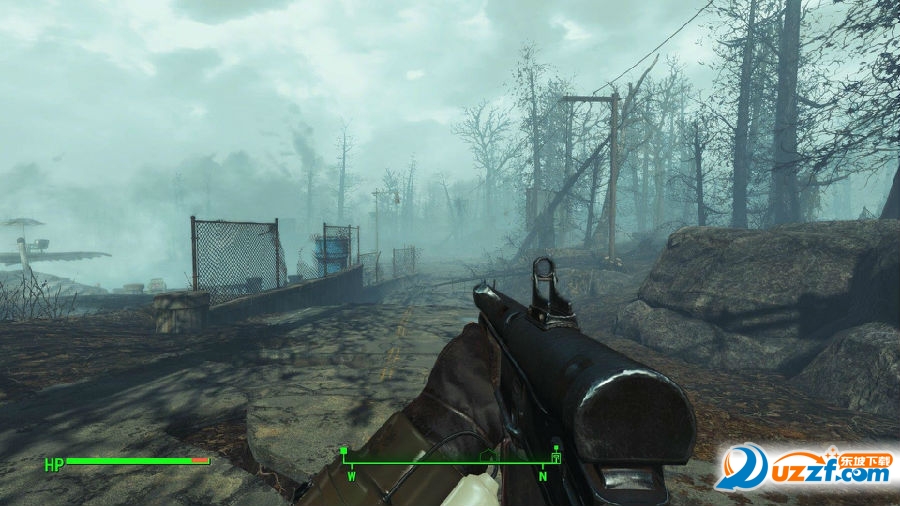Viewport: 900px width, 506px height.
Task: Click the W heading on the compass
Action: (352, 476)
